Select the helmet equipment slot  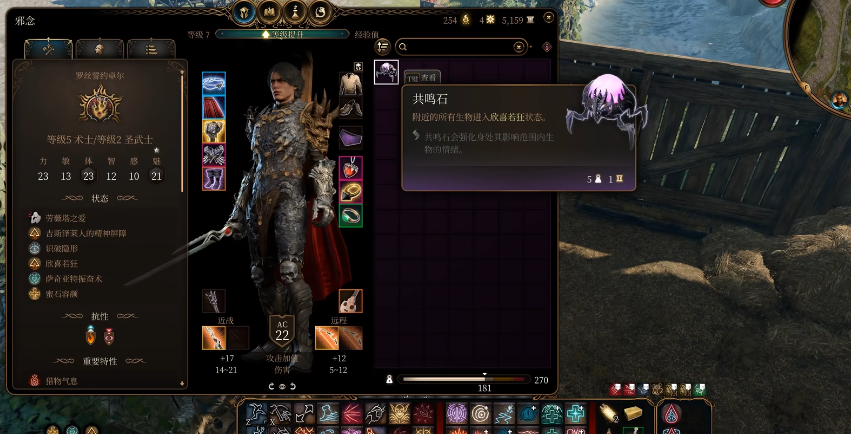(x=214, y=83)
